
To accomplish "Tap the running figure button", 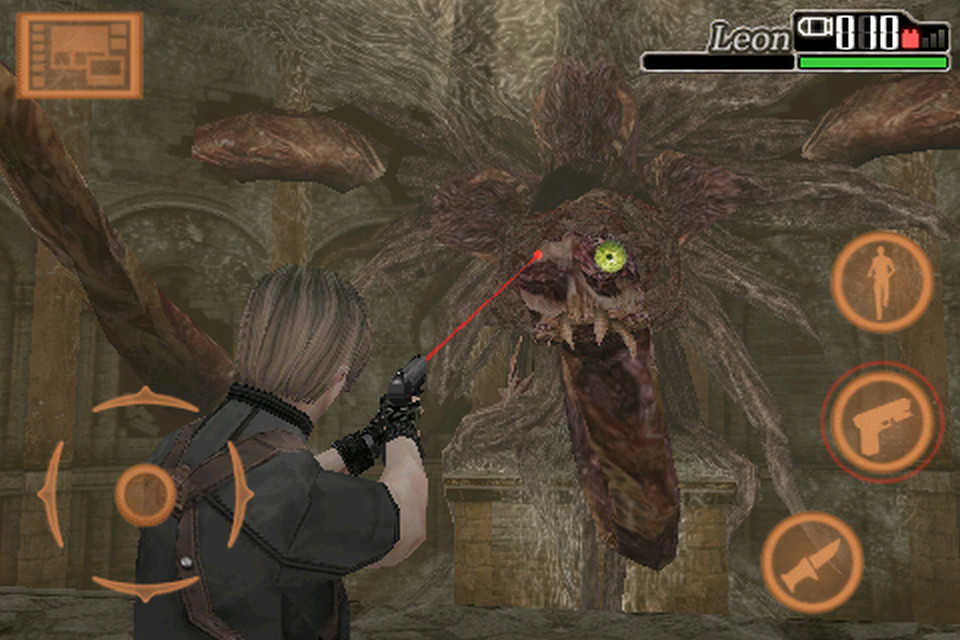I will (x=881, y=282).
